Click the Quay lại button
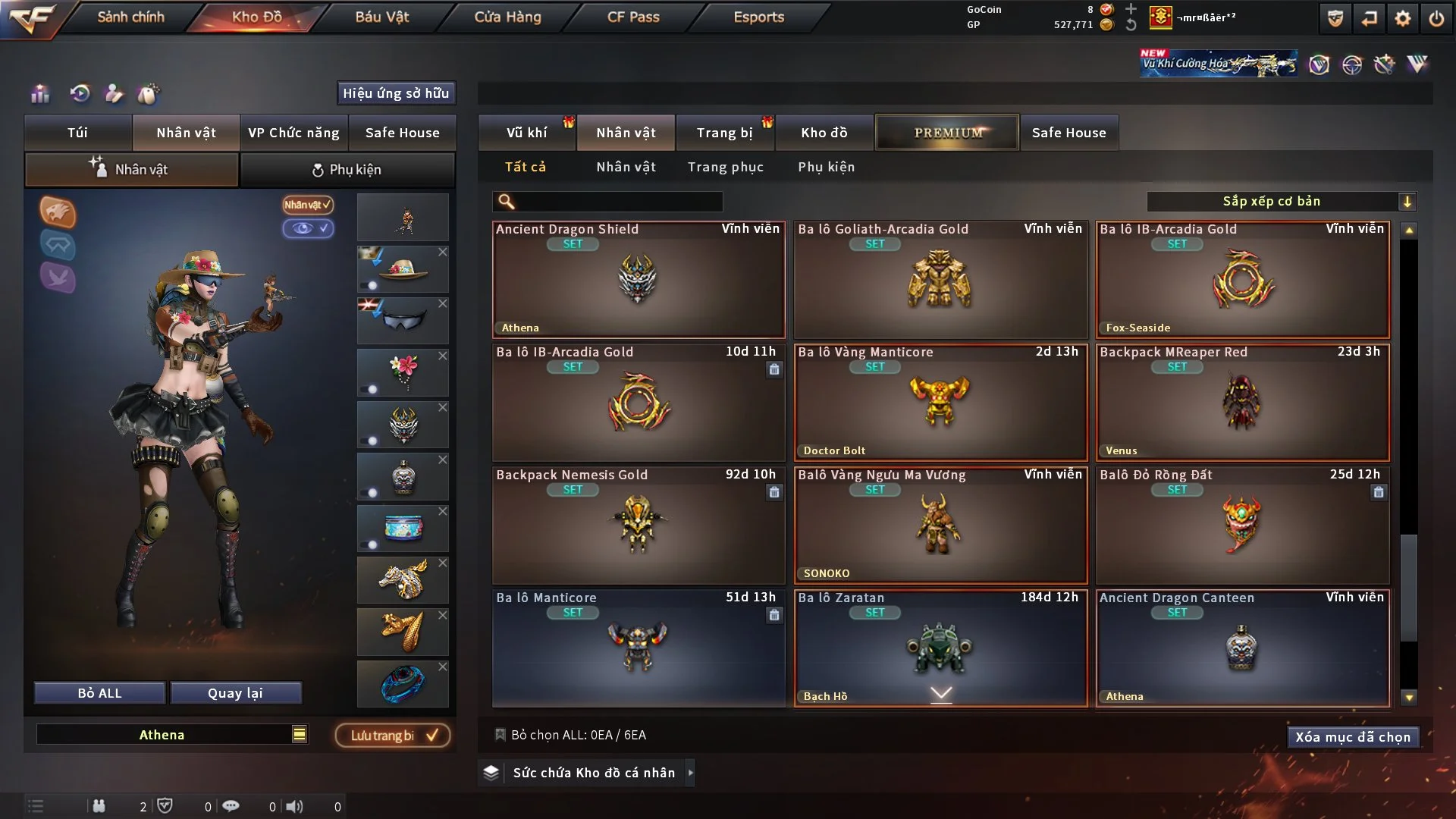1456x819 pixels. pyautogui.click(x=235, y=693)
